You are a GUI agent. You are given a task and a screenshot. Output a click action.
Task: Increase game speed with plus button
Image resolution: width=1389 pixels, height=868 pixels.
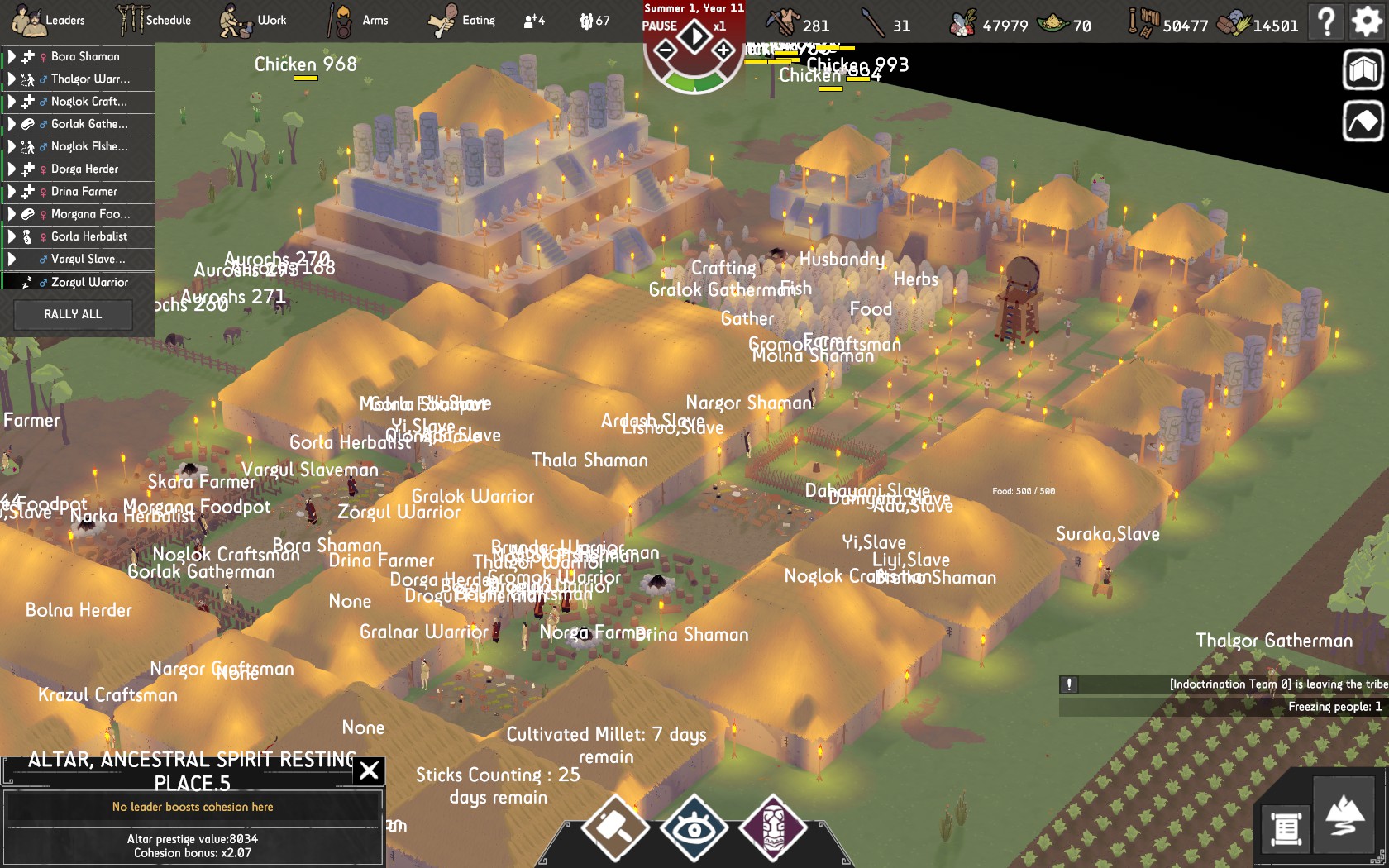[723, 50]
